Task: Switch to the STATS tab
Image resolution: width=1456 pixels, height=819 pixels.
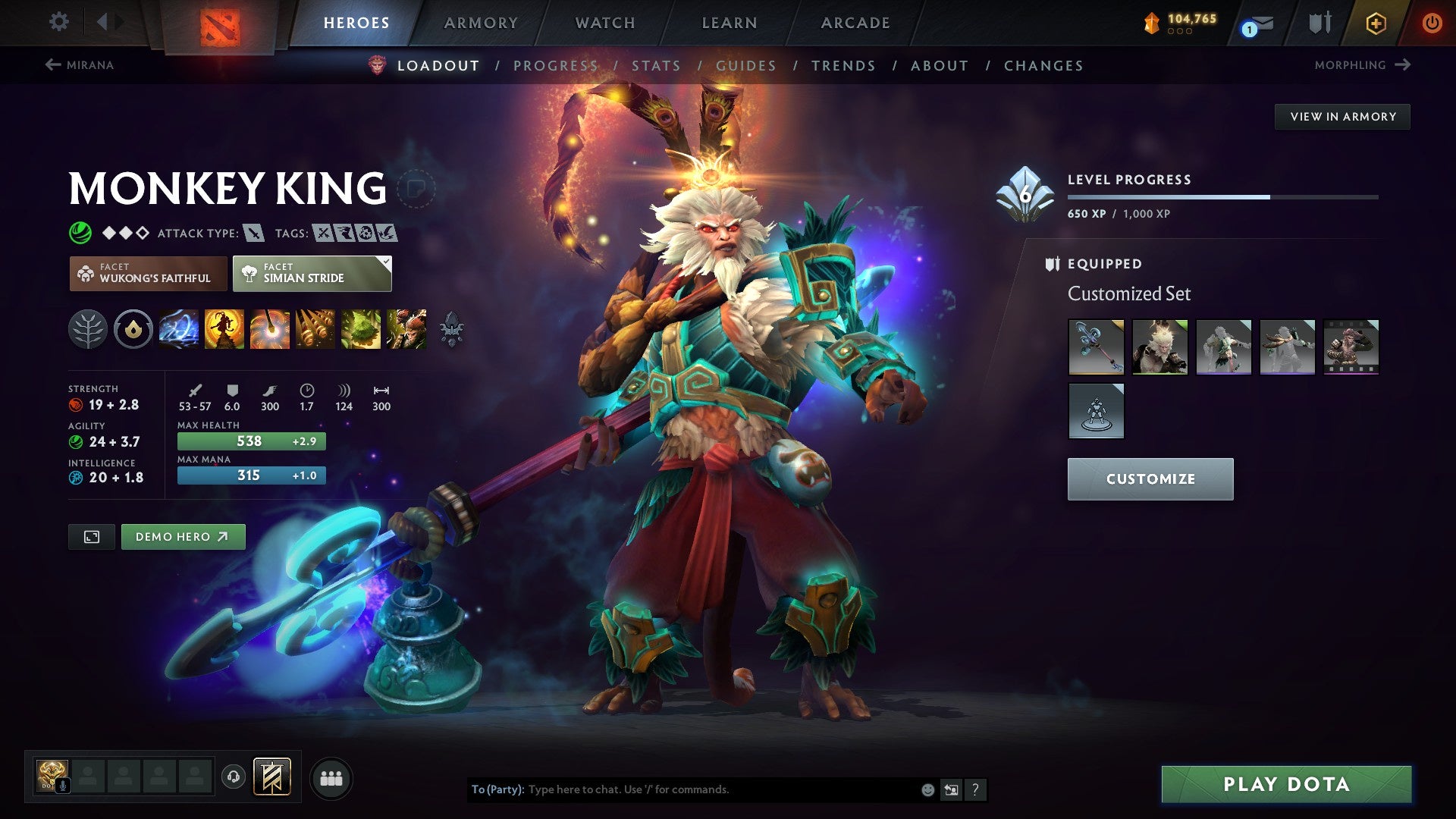Action: point(657,66)
